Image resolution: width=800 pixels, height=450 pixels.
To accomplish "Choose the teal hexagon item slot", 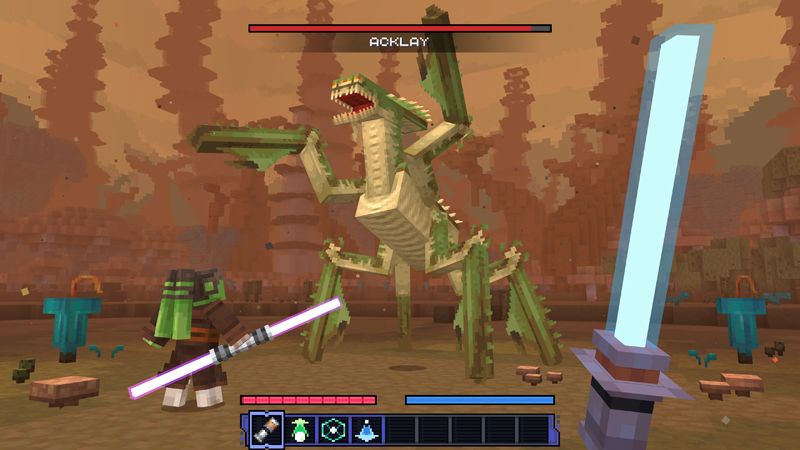I will (332, 429).
